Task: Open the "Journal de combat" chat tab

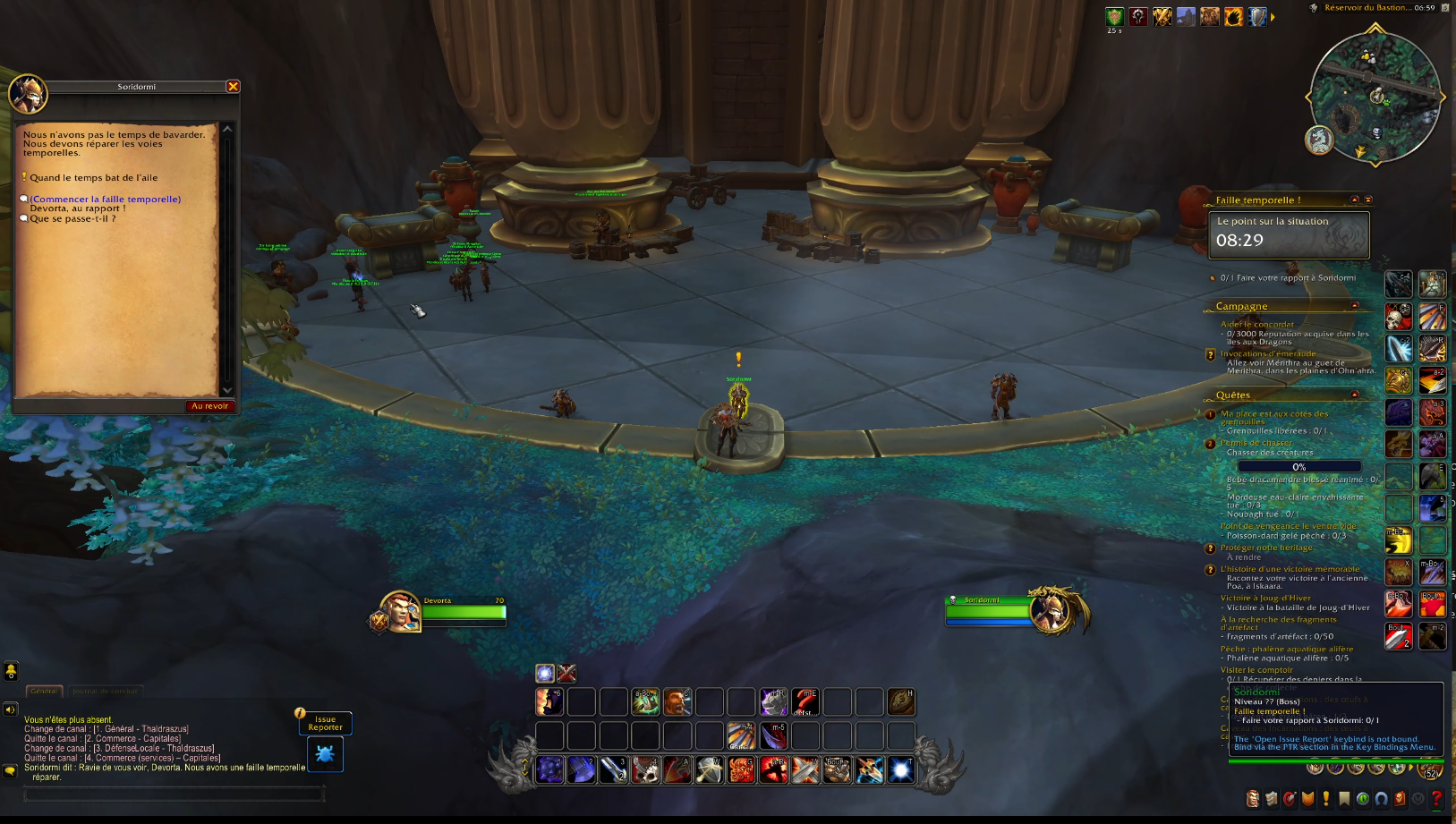Action: point(105,691)
